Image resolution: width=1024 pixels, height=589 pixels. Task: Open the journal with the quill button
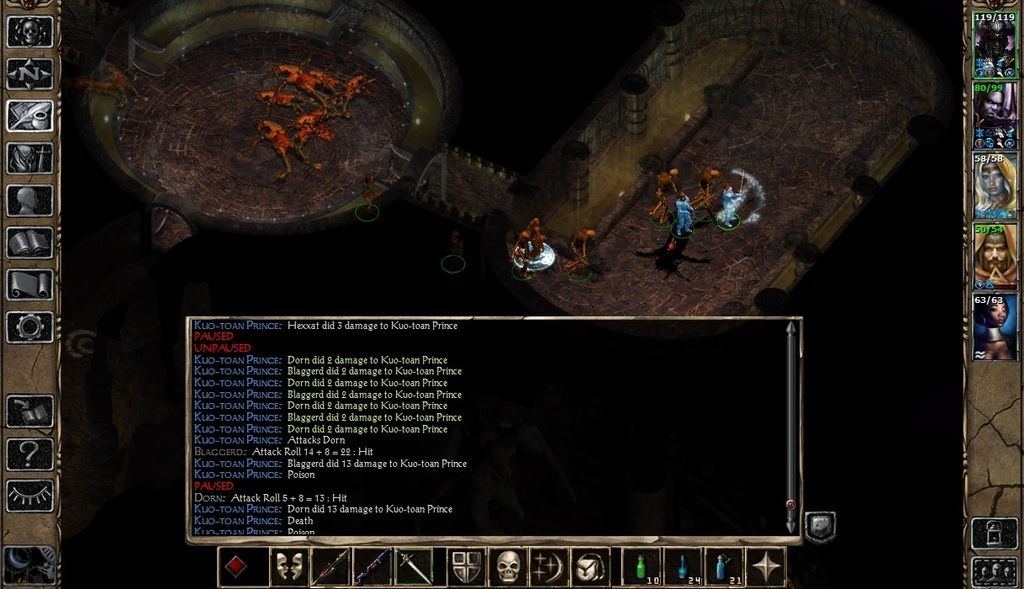[30, 116]
